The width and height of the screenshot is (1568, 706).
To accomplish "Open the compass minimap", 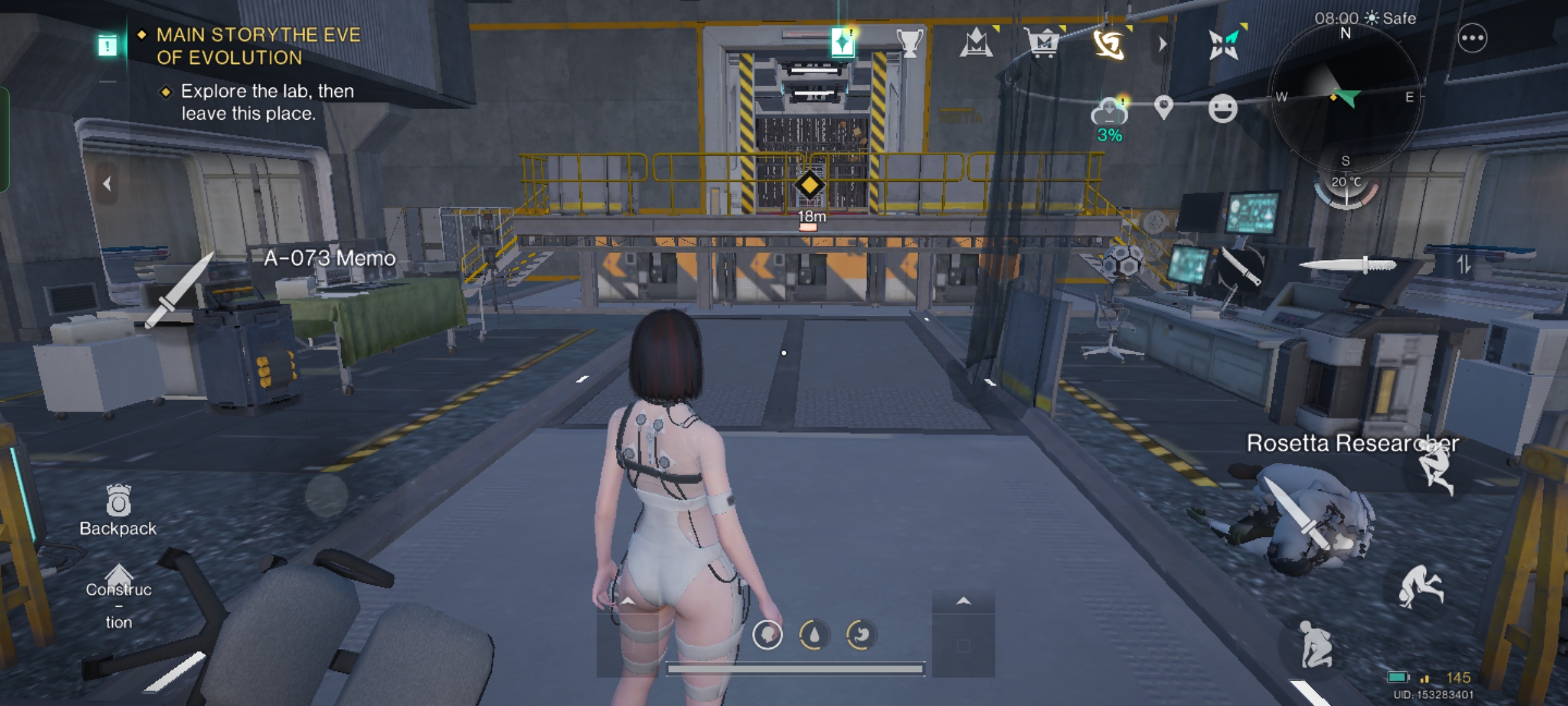I will click(1345, 98).
